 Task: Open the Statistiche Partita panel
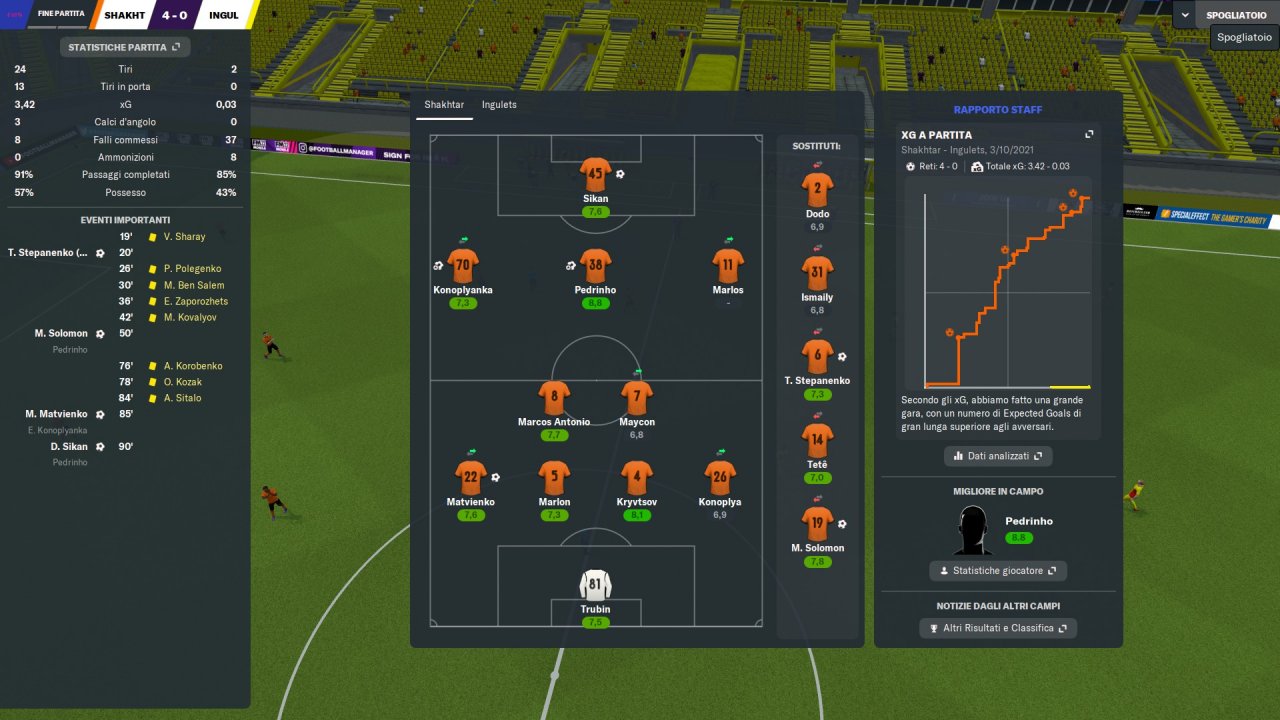point(125,47)
